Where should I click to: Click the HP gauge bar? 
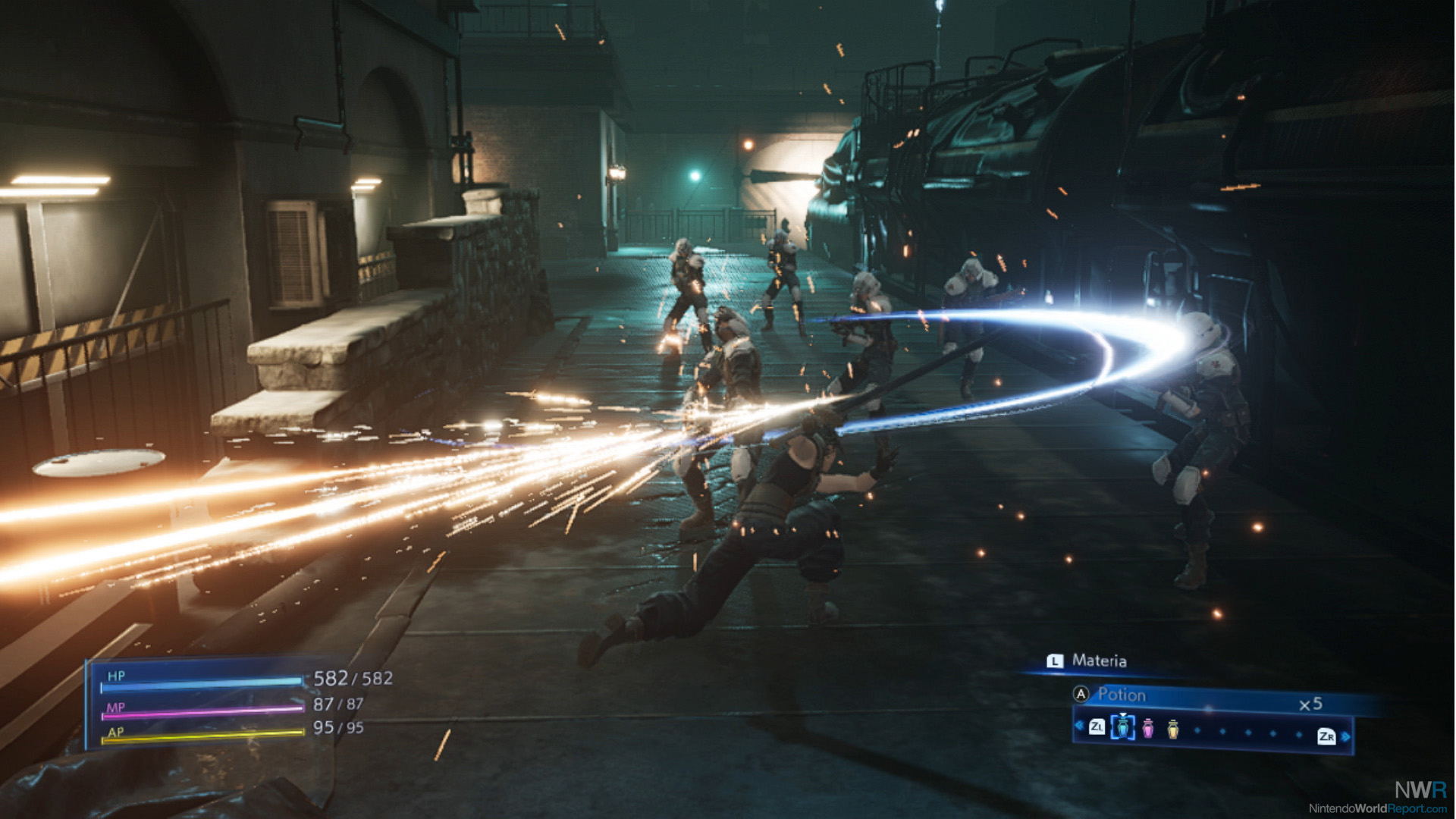(x=201, y=682)
